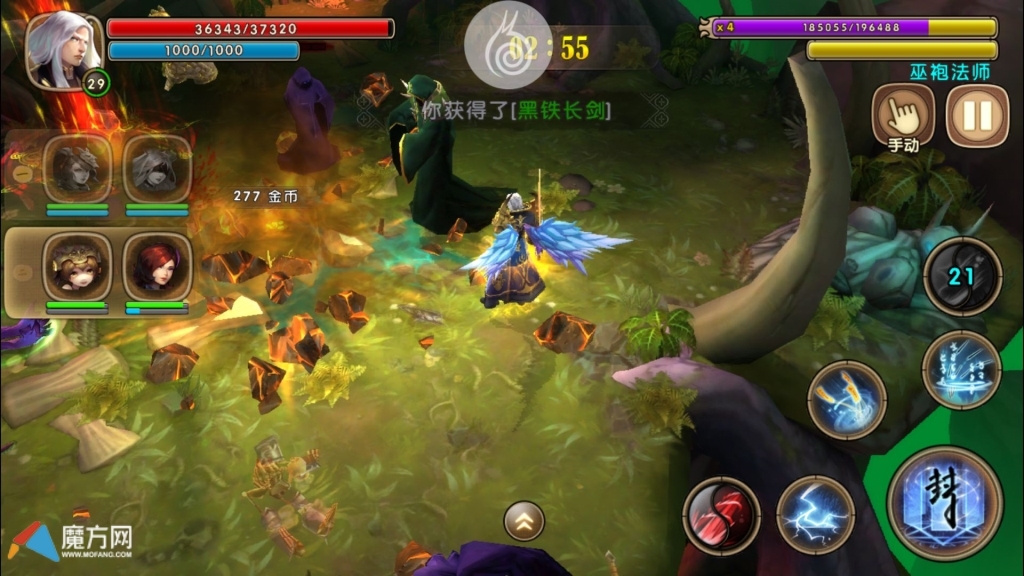Tap the yin-yang skill on 21 cooldown

[x=962, y=275]
